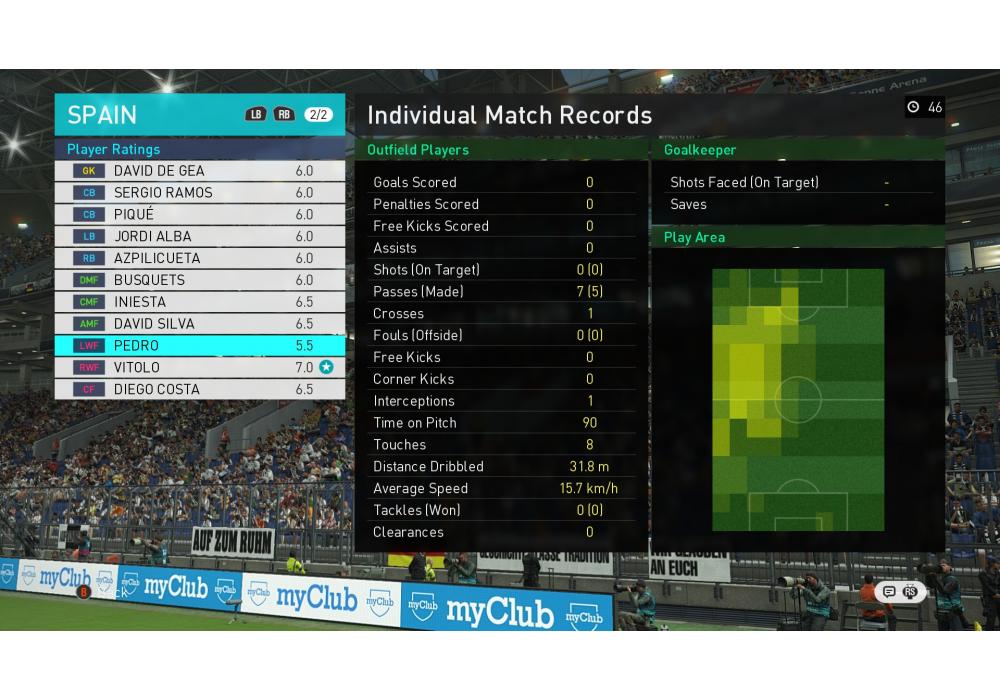Show Vitolo's match records

point(200,368)
